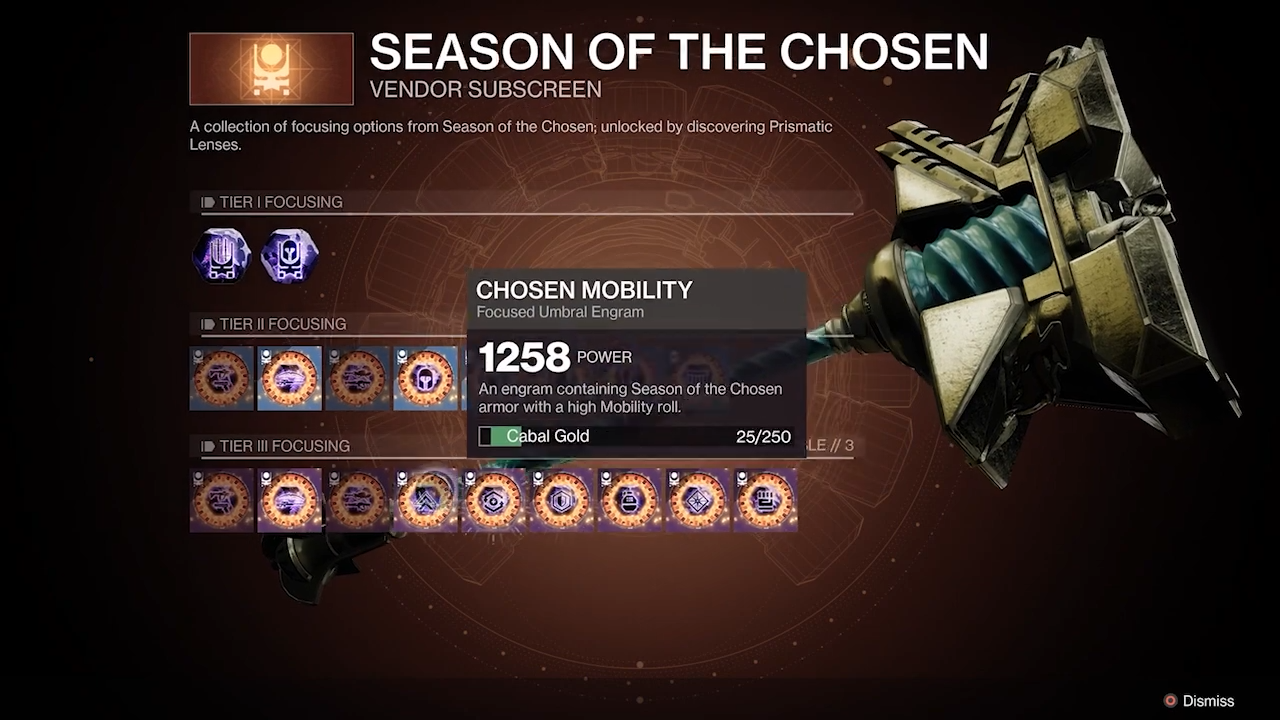Choose the Tier II helmet armor focusing engram
This screenshot has height=720, width=1280.
425,379
